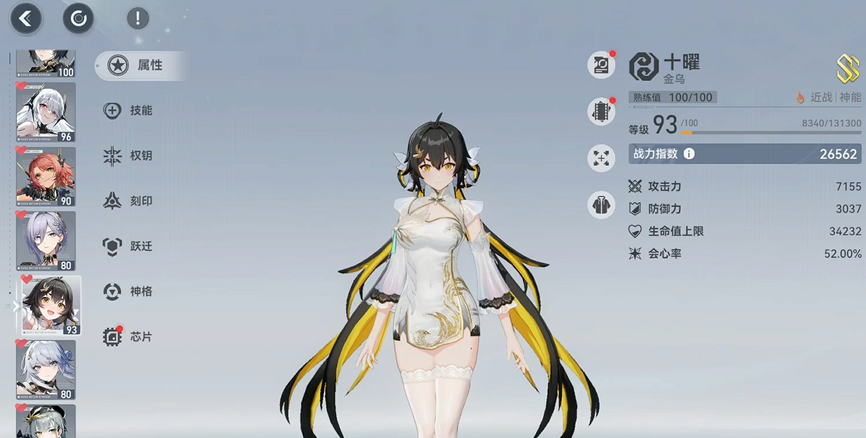Image resolution: width=866 pixels, height=438 pixels.
Task: Click the circular refresh icon button
Action: click(x=77, y=17)
